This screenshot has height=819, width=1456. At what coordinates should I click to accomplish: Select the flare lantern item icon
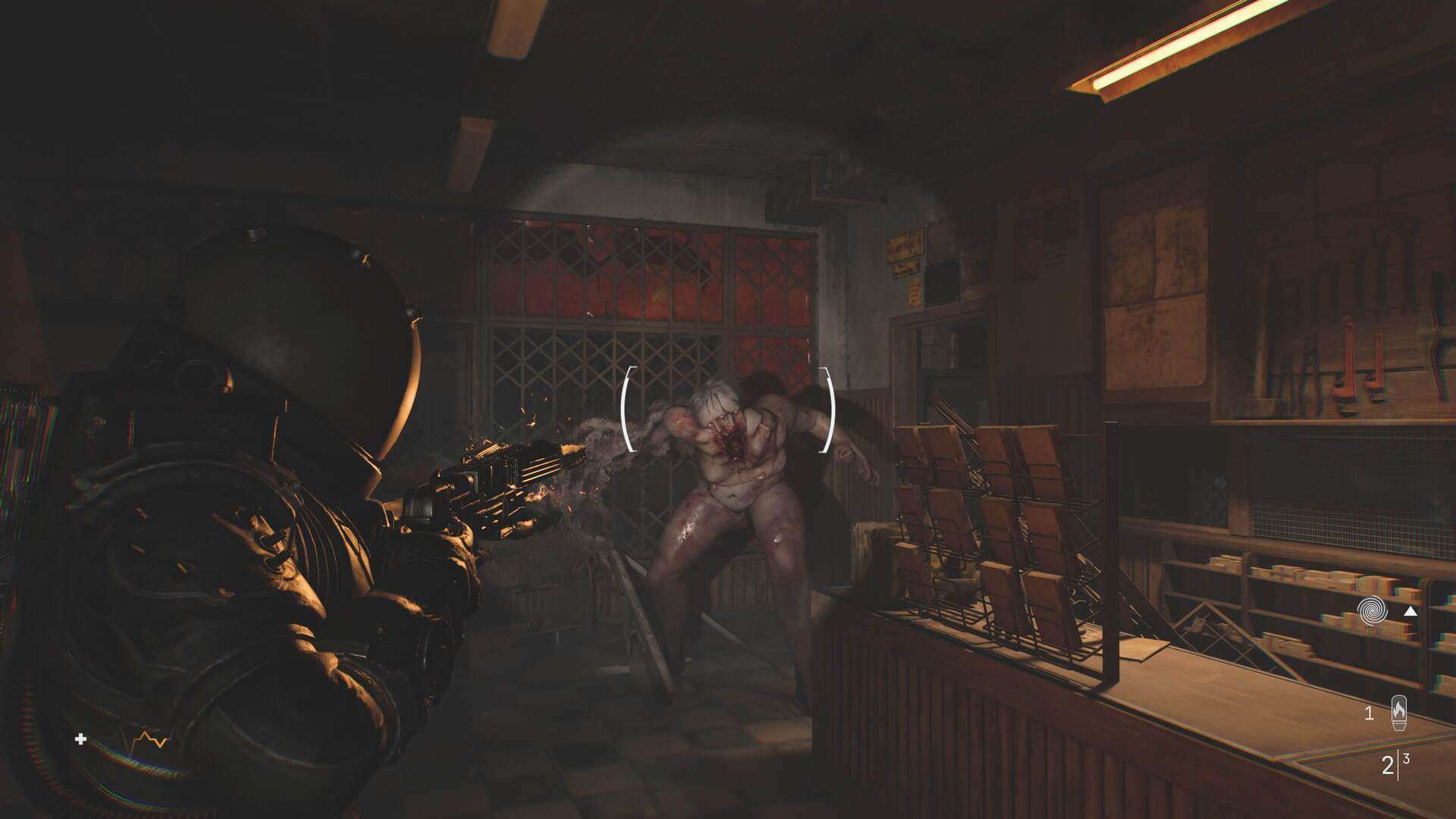(1400, 713)
